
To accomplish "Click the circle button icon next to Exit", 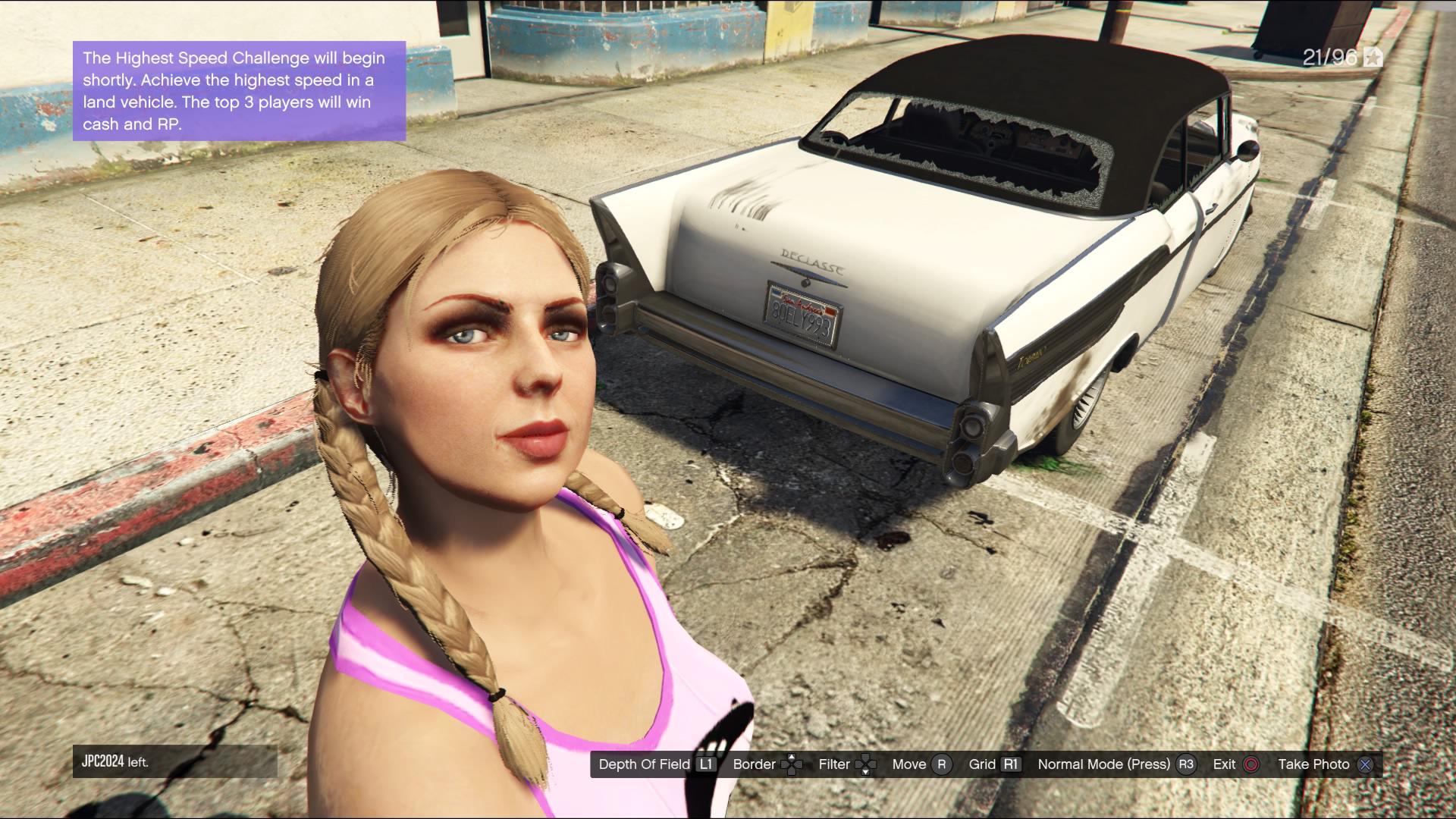I will click(x=1250, y=764).
